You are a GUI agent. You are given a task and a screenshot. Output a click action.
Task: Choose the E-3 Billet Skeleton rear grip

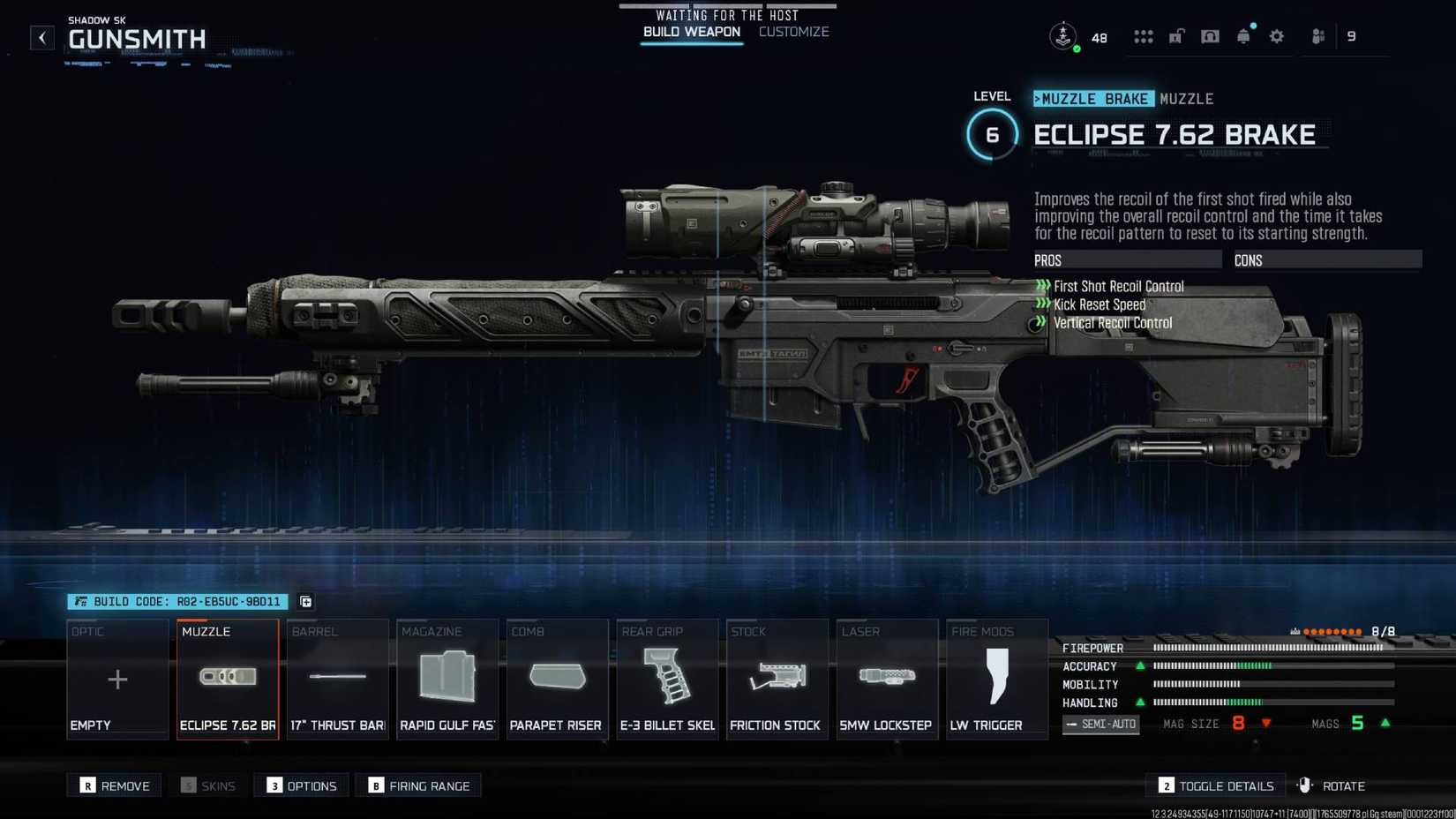[x=667, y=680]
